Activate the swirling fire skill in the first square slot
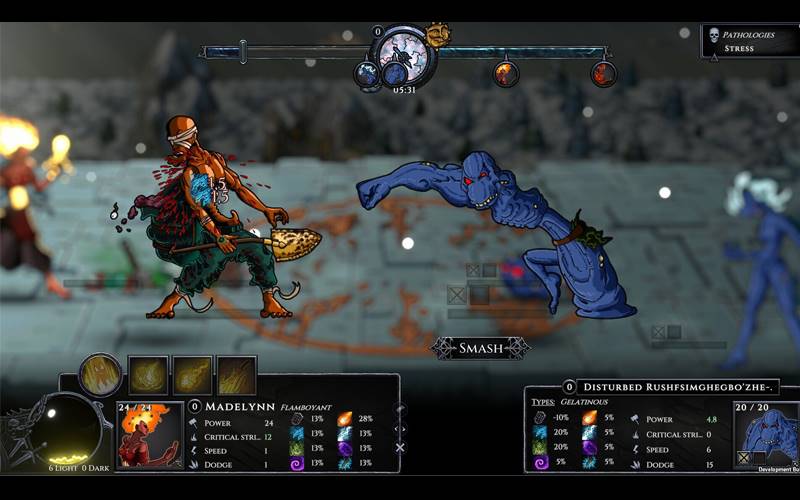800x500 pixels. click(148, 375)
